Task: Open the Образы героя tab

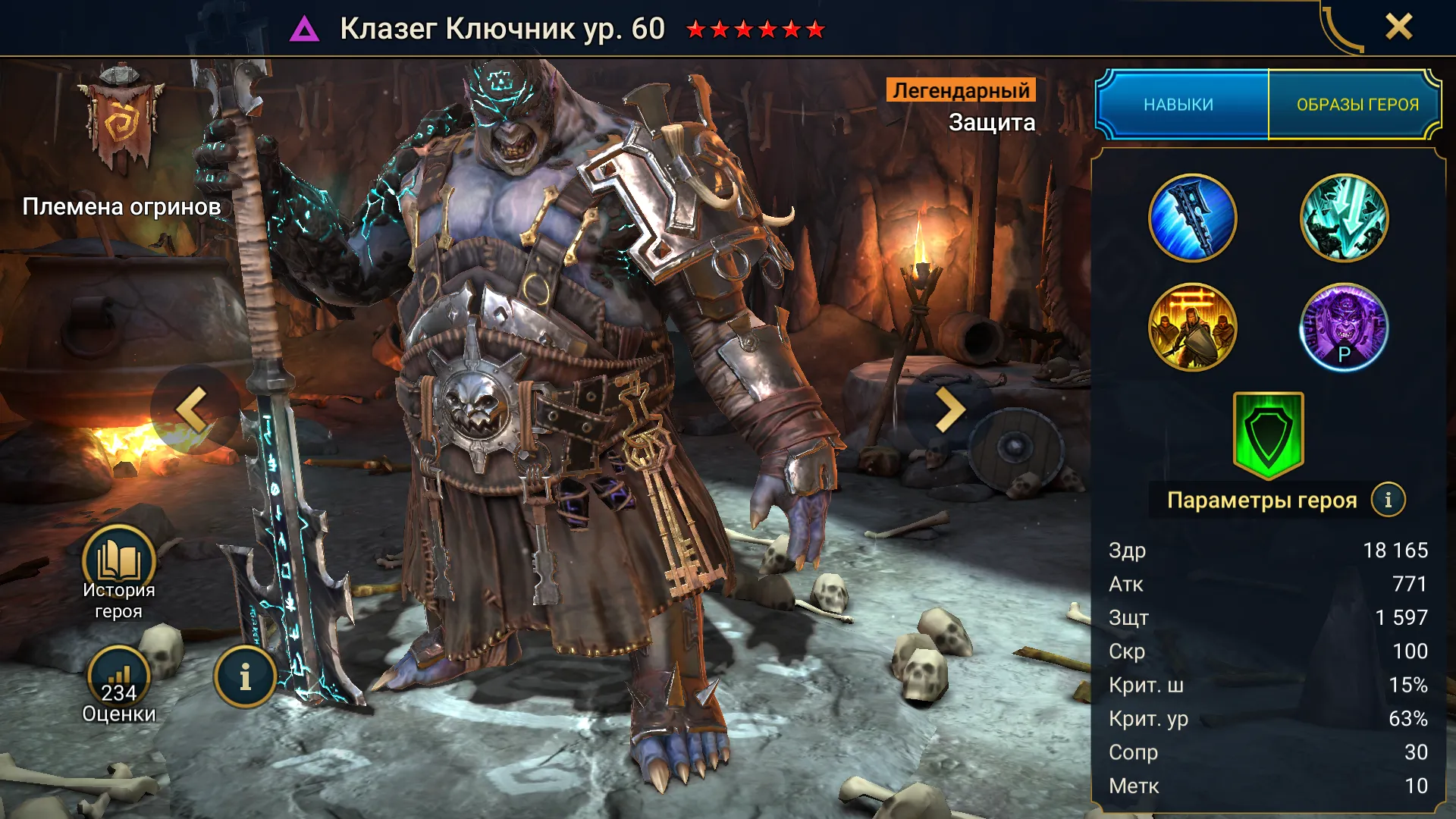Action: coord(1357,105)
